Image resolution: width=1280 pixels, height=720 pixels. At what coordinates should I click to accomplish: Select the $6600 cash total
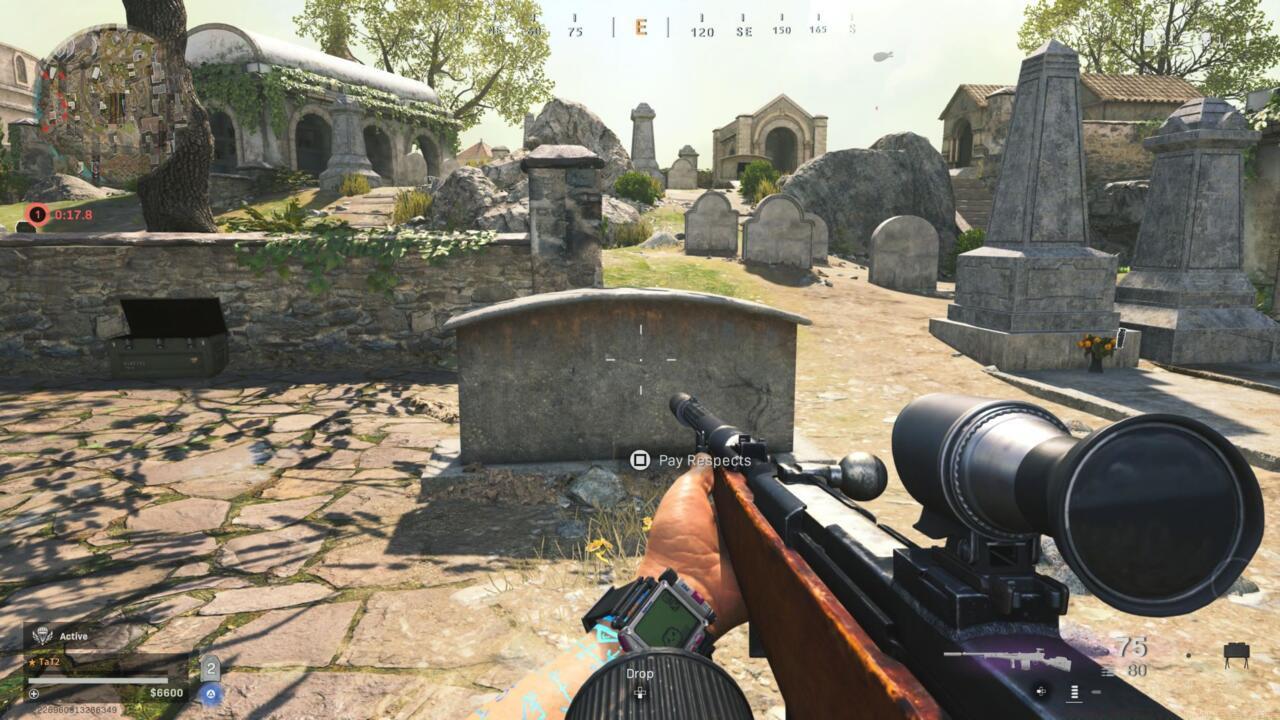coord(167,692)
